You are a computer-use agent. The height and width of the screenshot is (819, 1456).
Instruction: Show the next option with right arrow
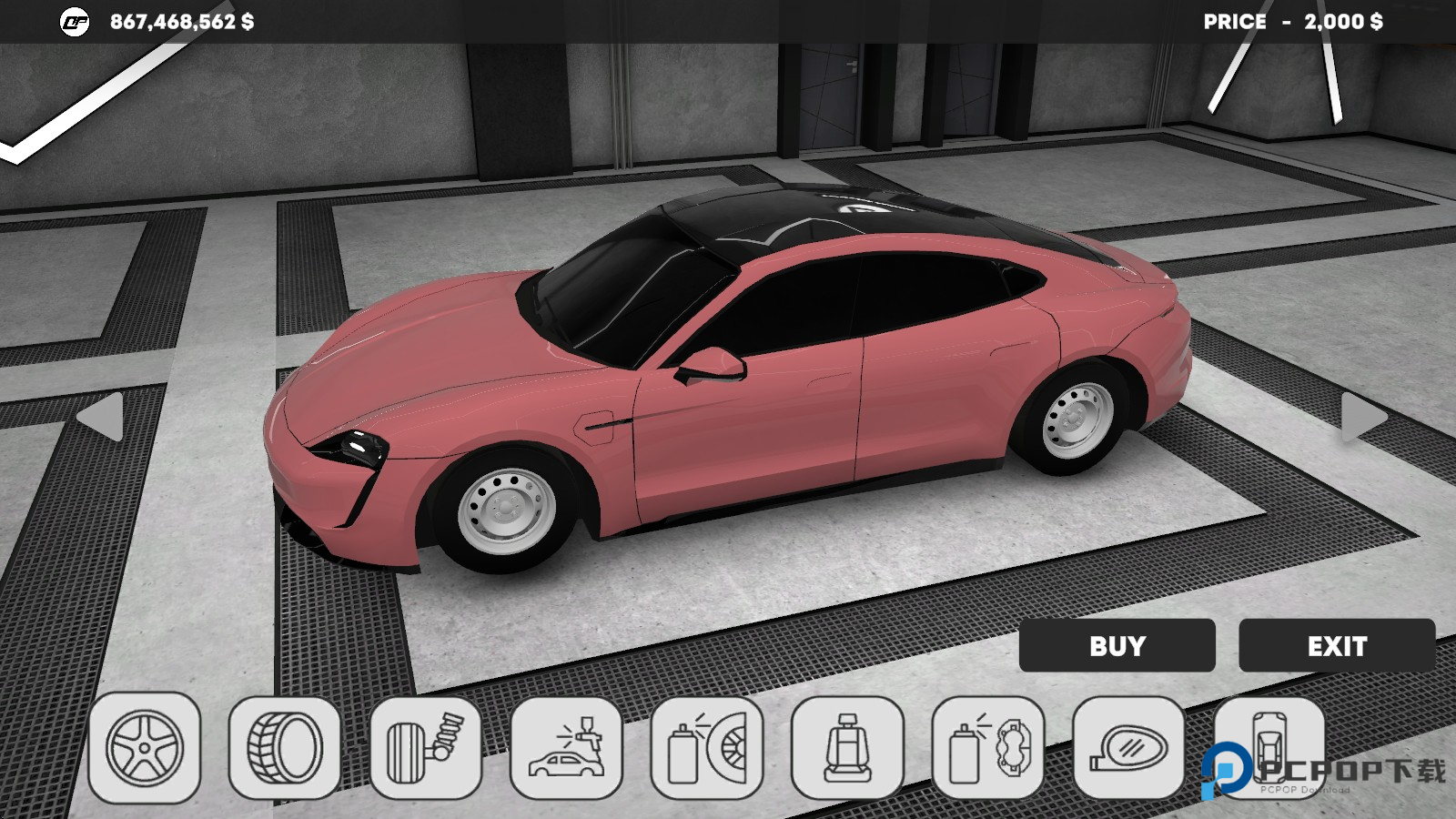[1362, 418]
